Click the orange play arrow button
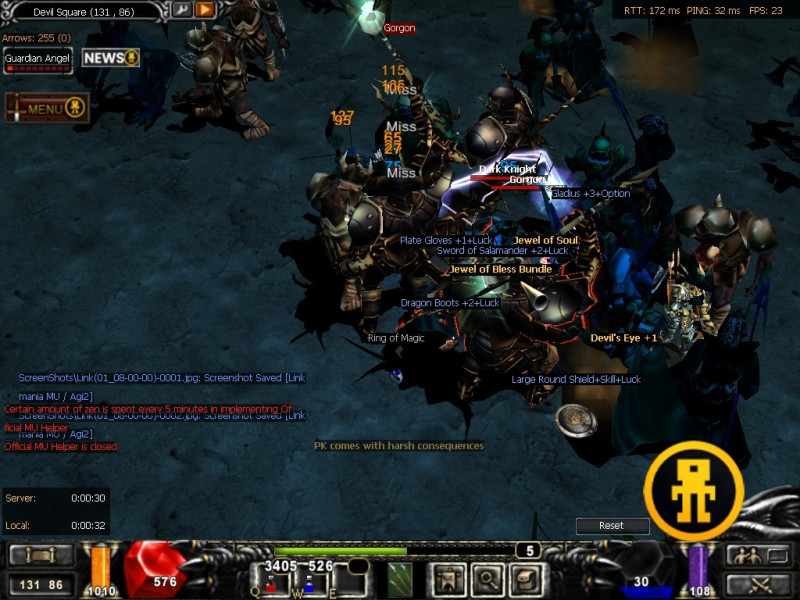 click(x=205, y=10)
